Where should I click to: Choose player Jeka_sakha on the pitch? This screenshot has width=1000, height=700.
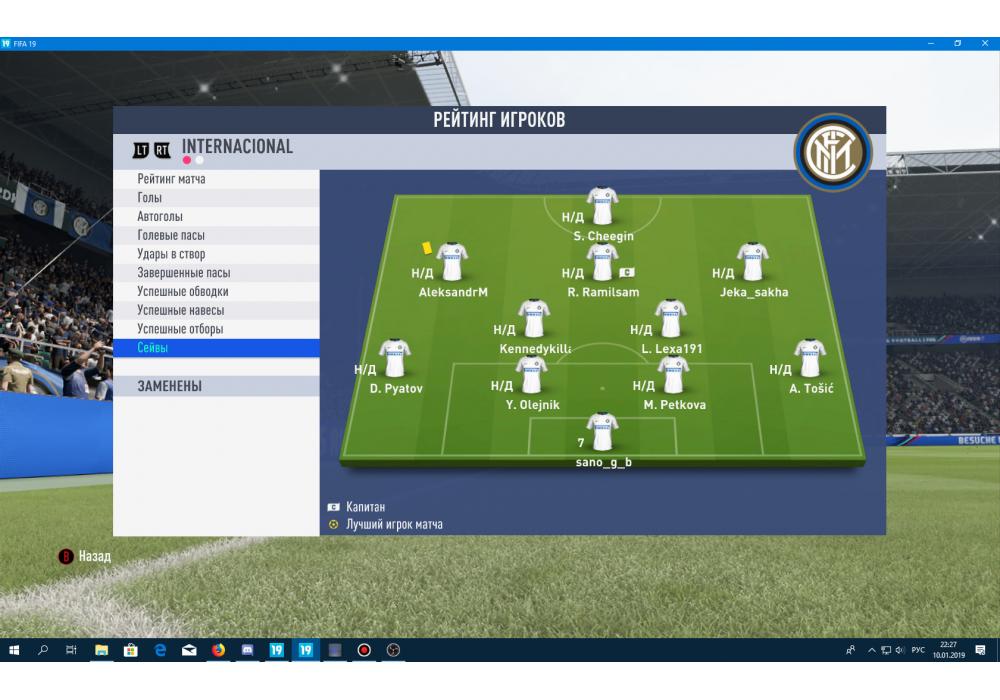point(753,263)
